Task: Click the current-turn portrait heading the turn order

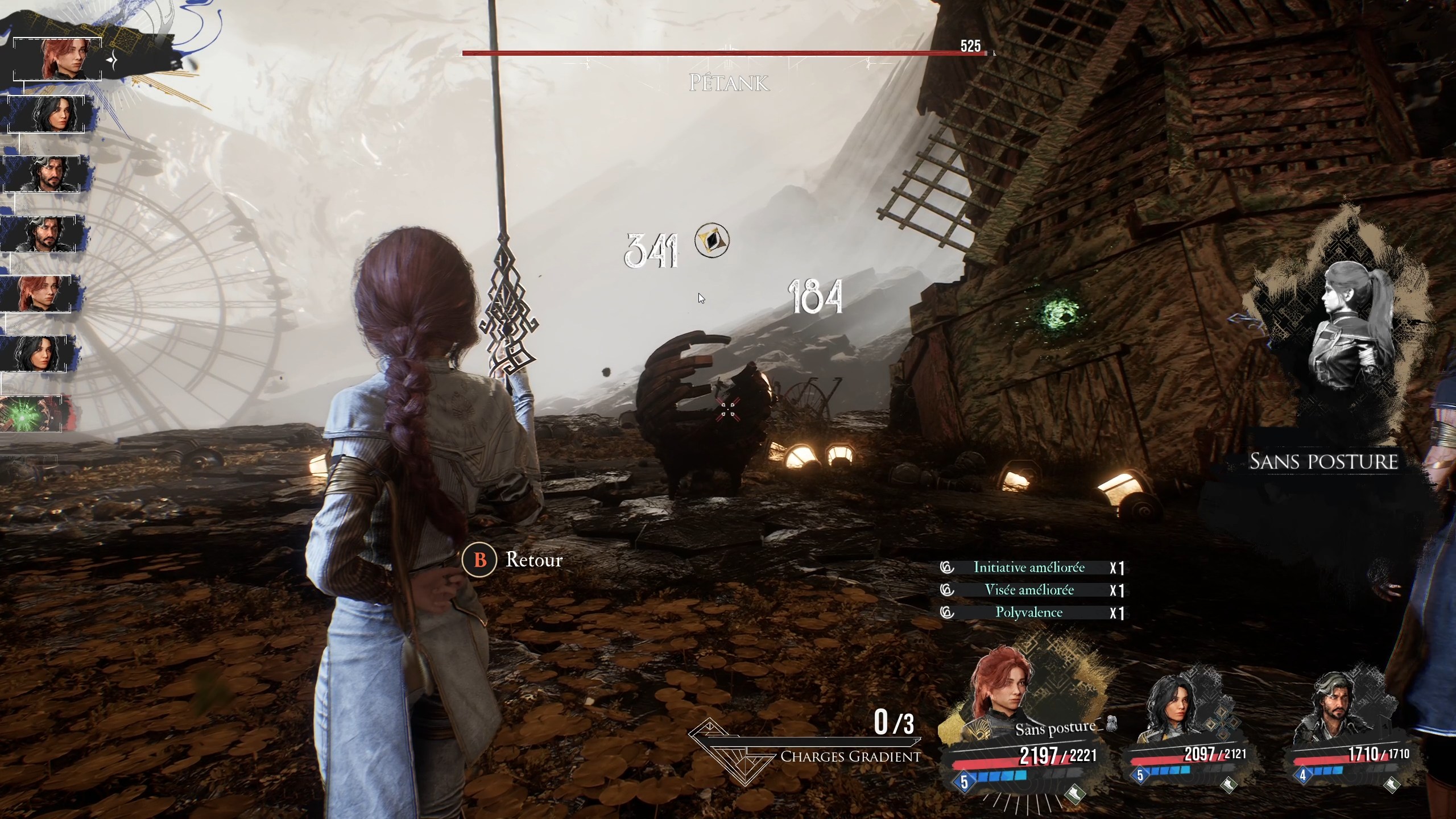Action: pyautogui.click(x=57, y=59)
